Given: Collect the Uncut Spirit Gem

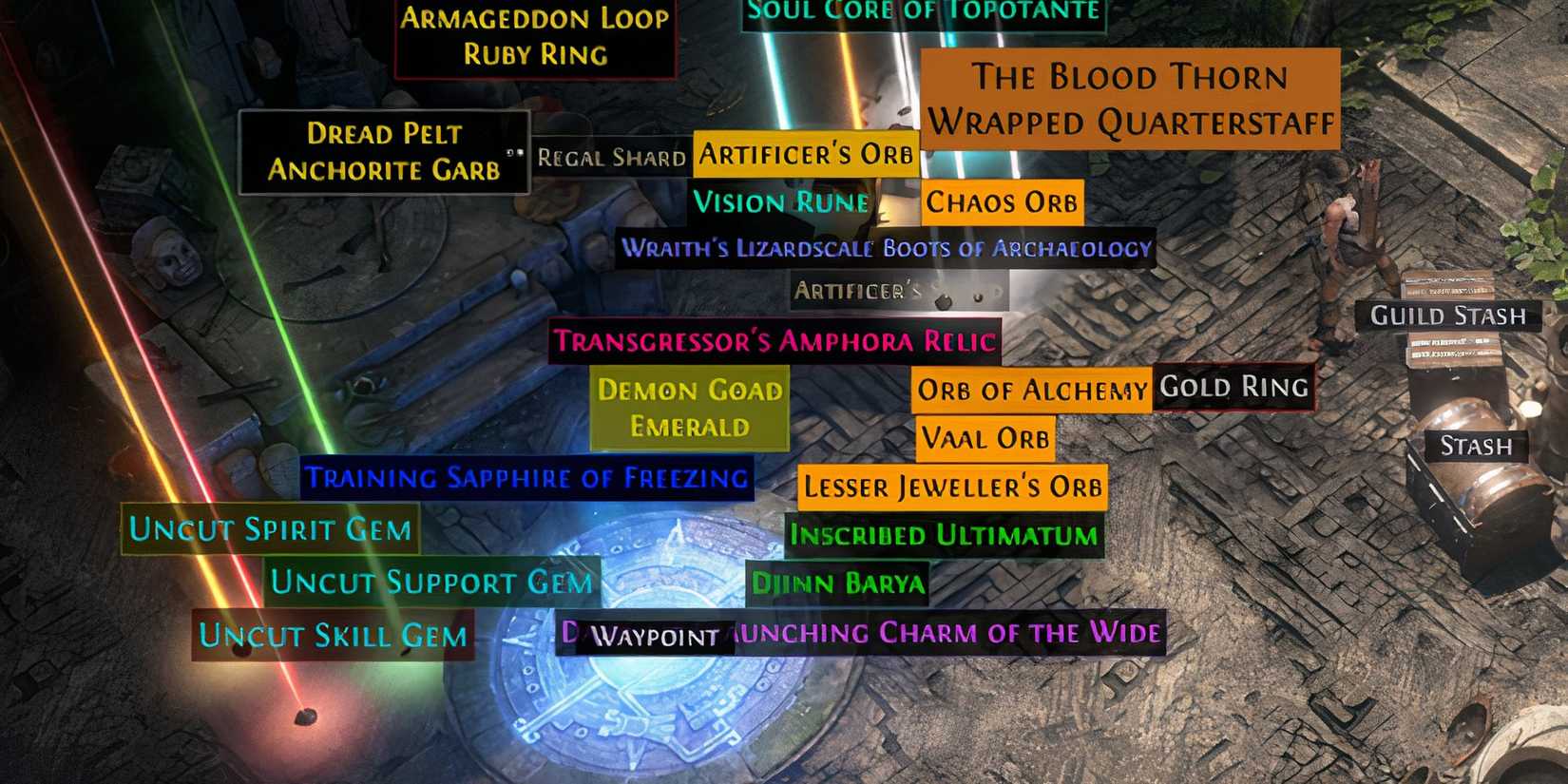Looking at the screenshot, I should pos(269,529).
